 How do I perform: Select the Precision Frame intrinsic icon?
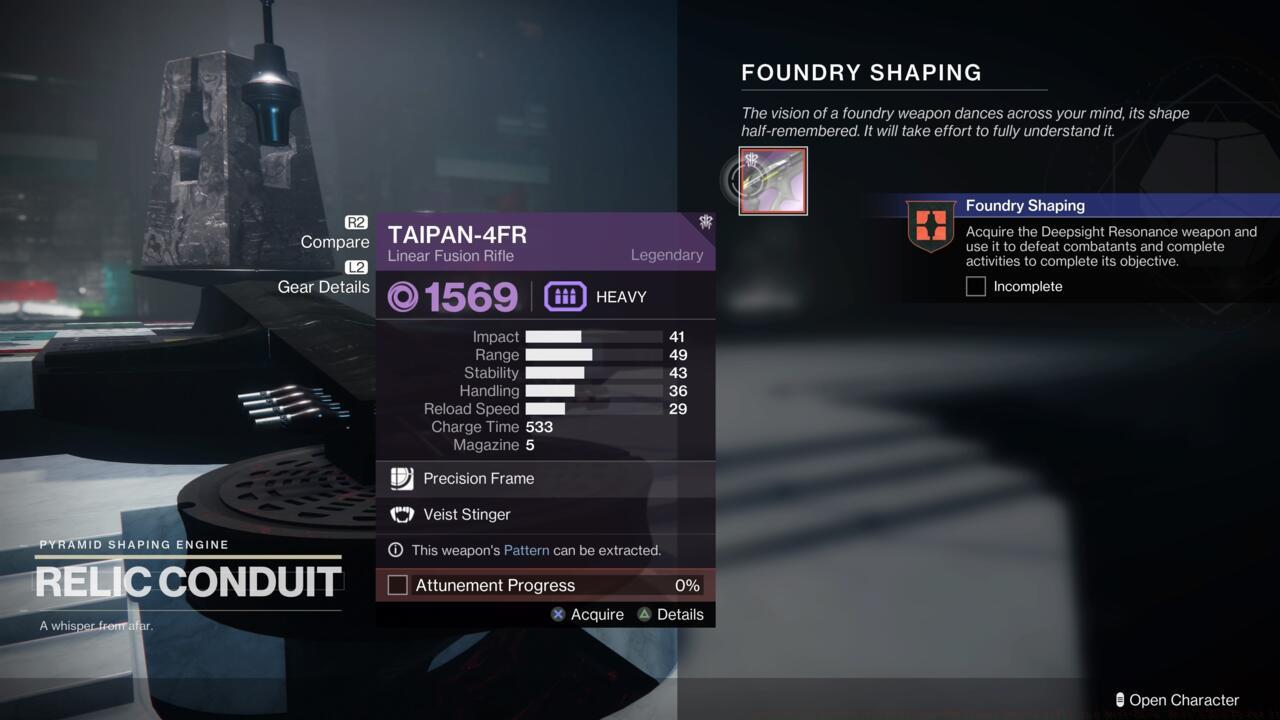pos(403,479)
